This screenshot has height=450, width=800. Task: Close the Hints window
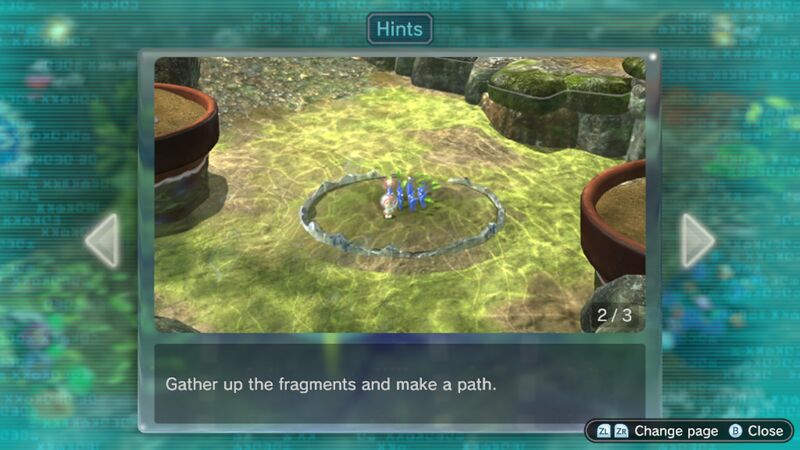[x=756, y=431]
